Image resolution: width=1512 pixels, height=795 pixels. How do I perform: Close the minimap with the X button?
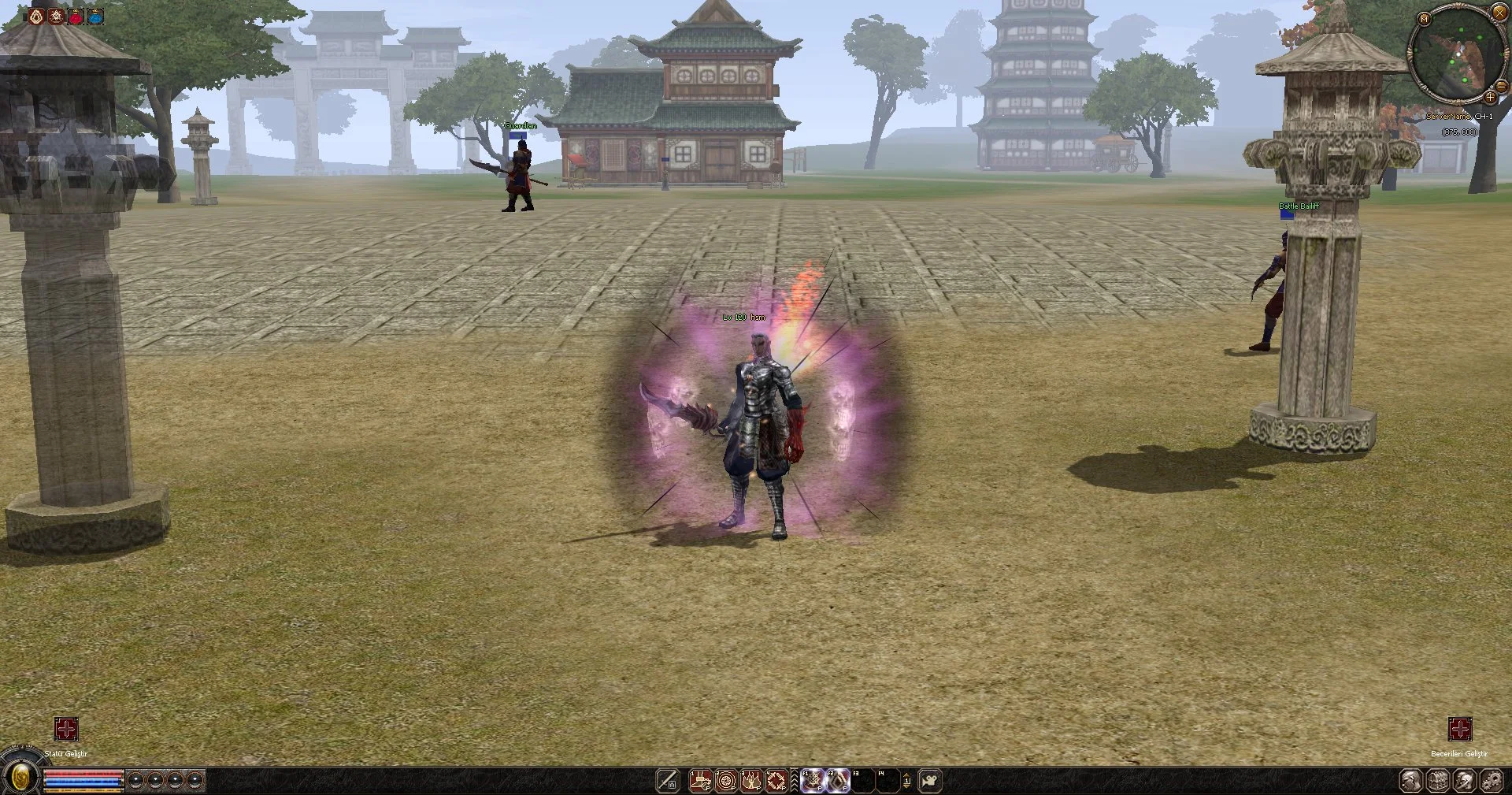point(1499,13)
